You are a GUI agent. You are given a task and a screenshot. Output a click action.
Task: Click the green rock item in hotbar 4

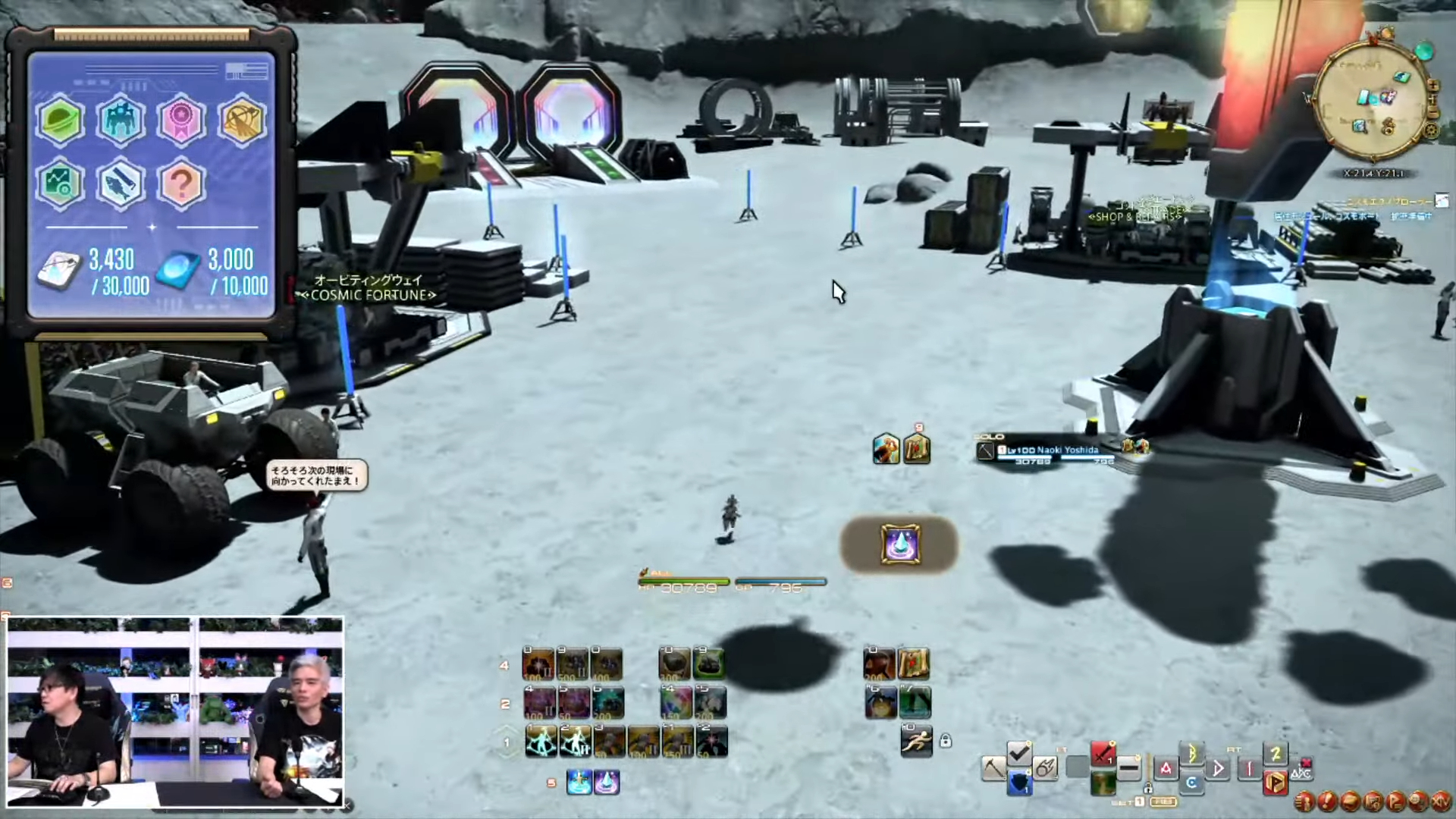click(x=708, y=664)
